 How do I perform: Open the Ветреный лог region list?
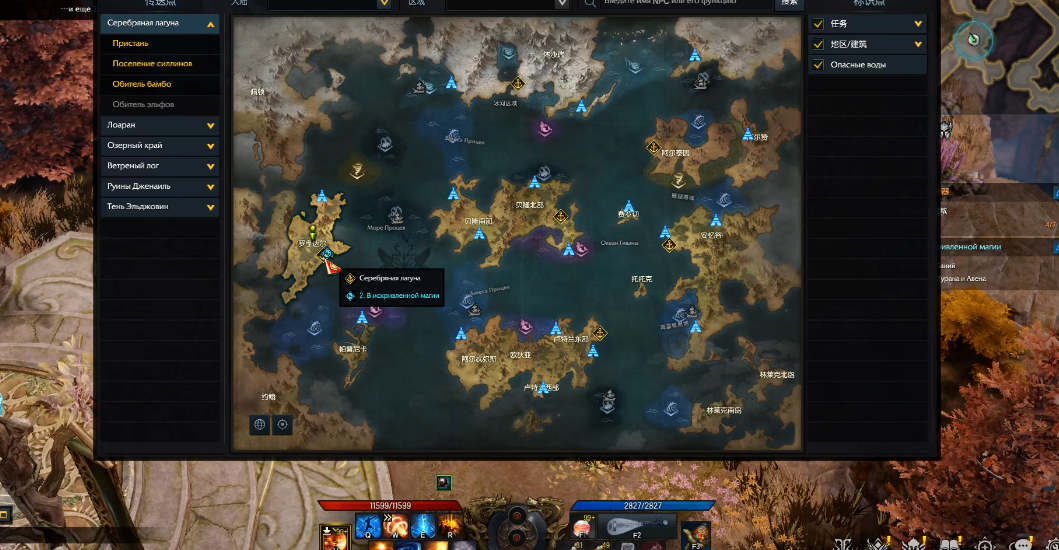211,166
